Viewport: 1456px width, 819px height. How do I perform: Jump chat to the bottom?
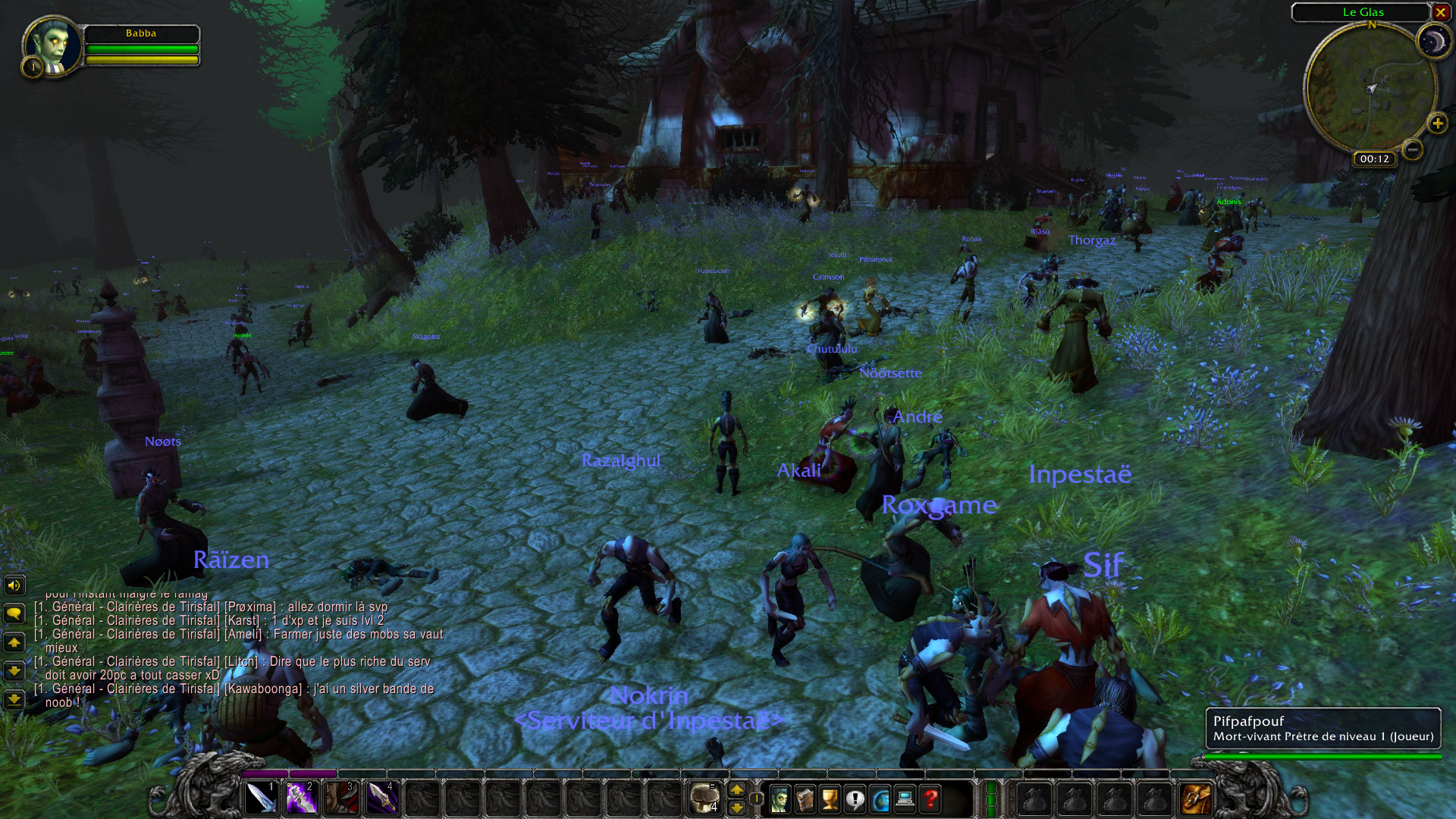tap(14, 699)
